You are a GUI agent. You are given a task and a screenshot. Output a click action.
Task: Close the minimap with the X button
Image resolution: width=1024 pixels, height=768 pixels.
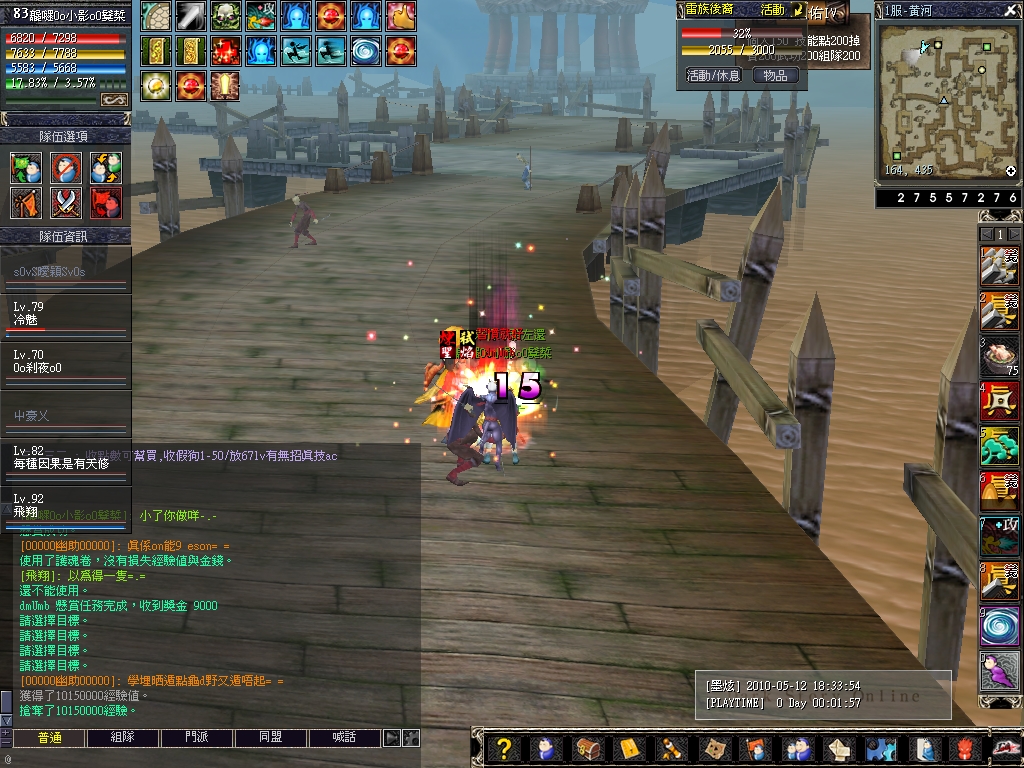(1011, 10)
